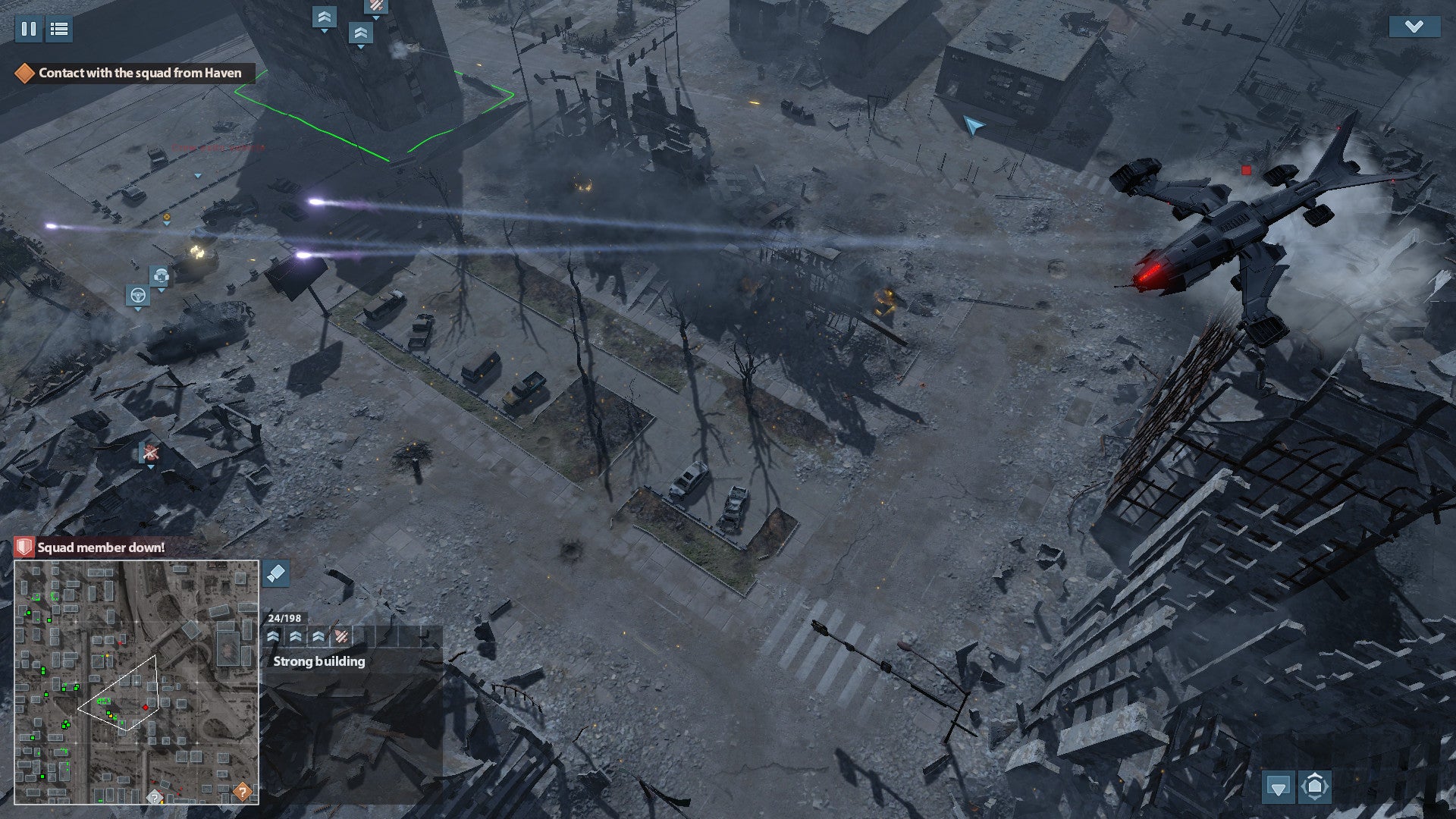Click the Strong building label in unit panel
Image resolution: width=1456 pixels, height=819 pixels.
(318, 661)
